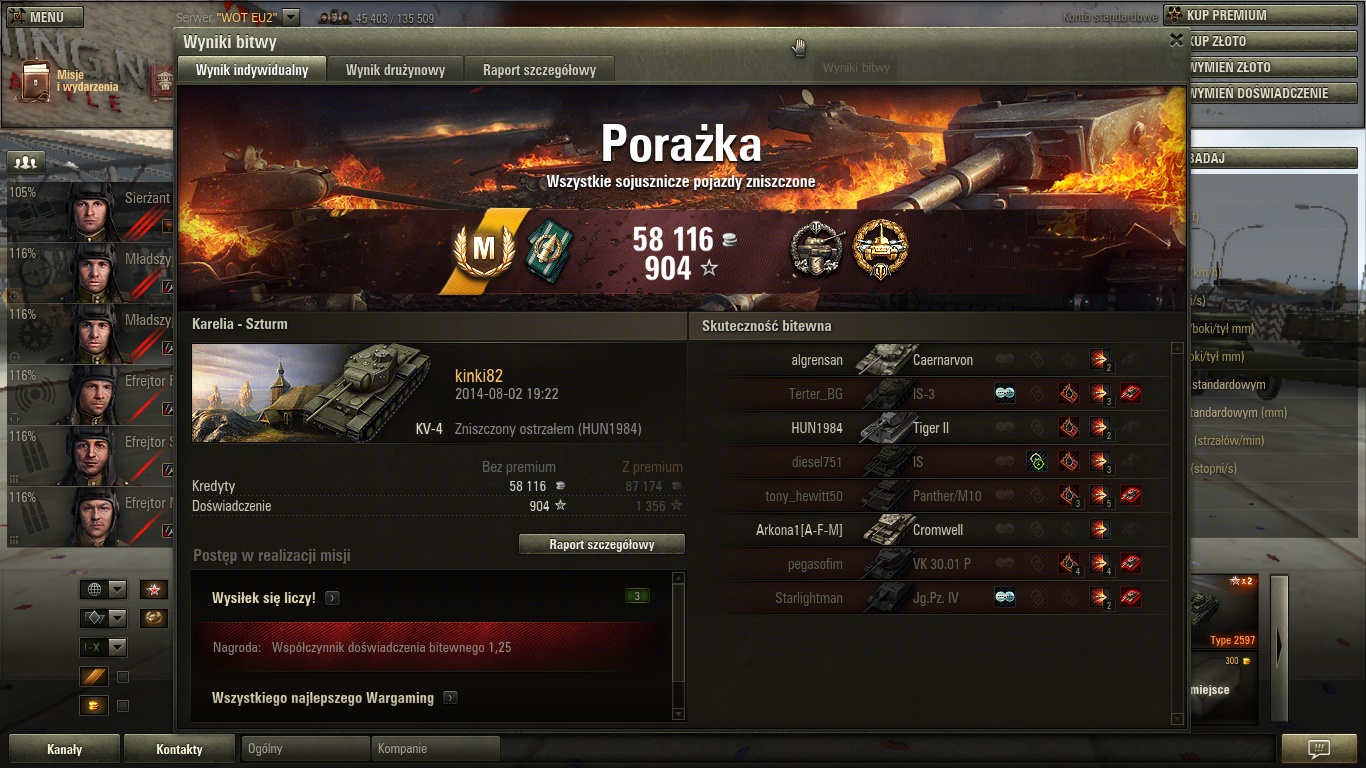
Task: Close the battle results window
Action: pos(1176,40)
